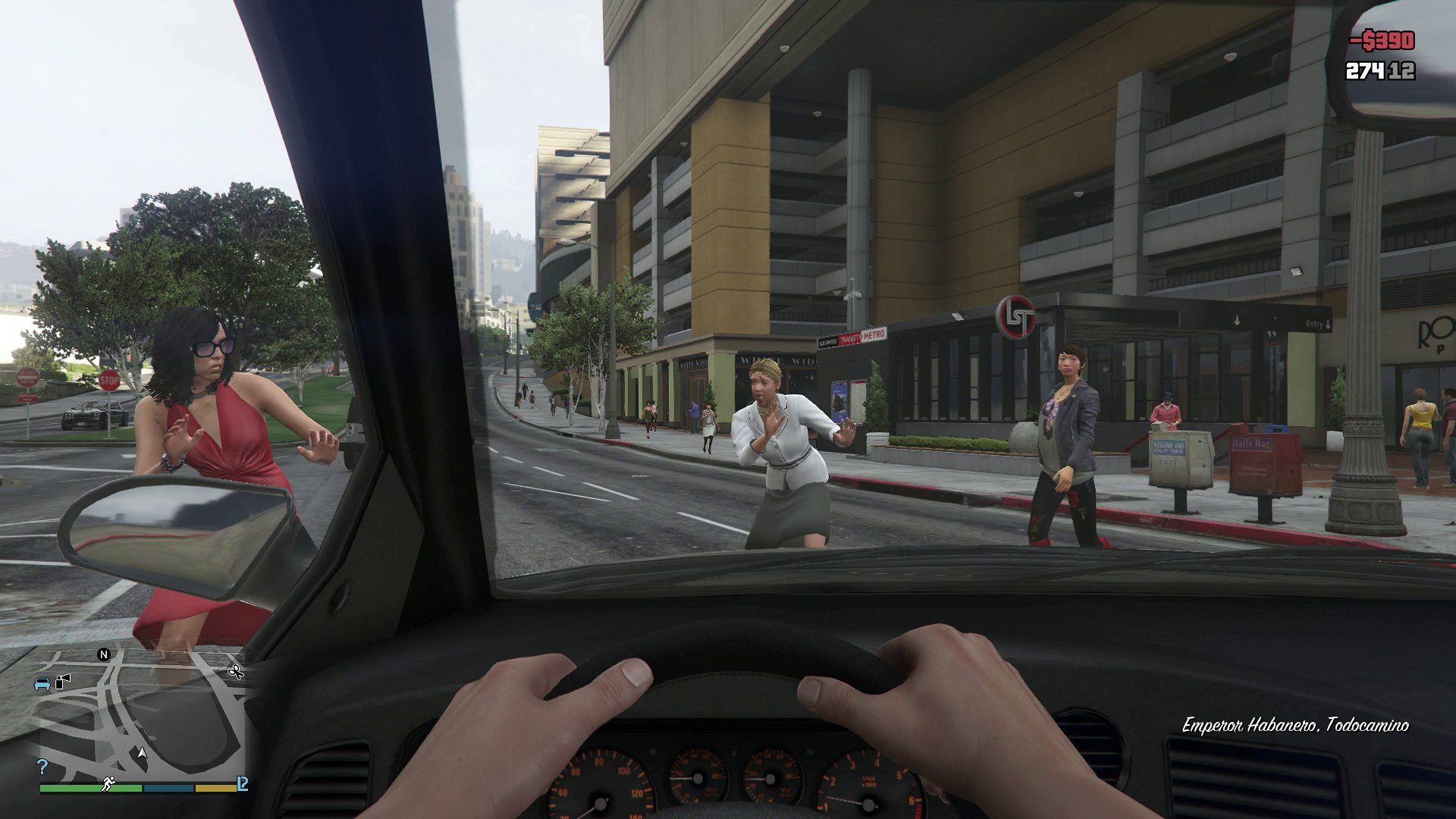Click the red STOP sign near the intersection
The height and width of the screenshot is (819, 1456).
108,381
